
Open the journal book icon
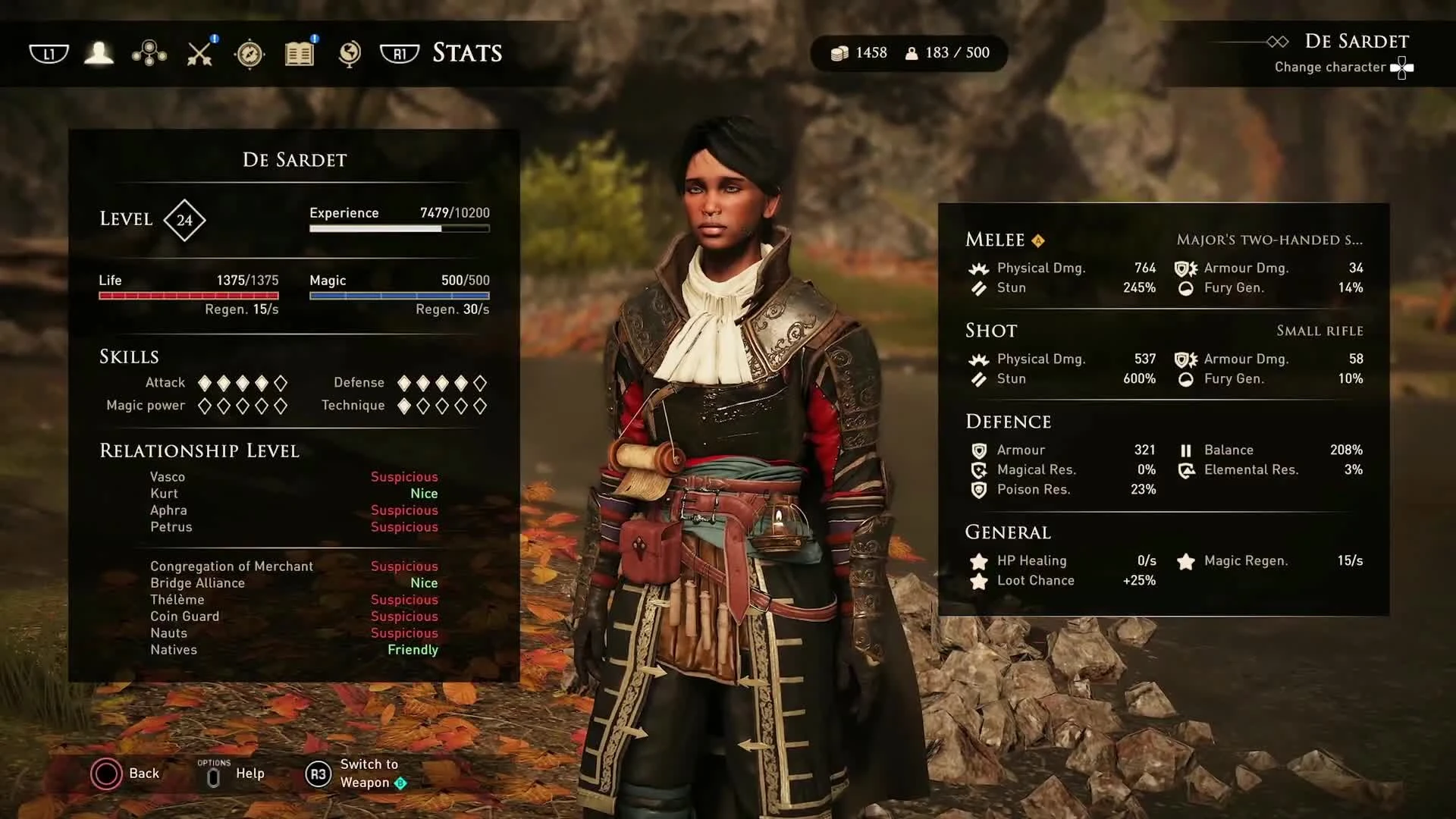tap(300, 53)
